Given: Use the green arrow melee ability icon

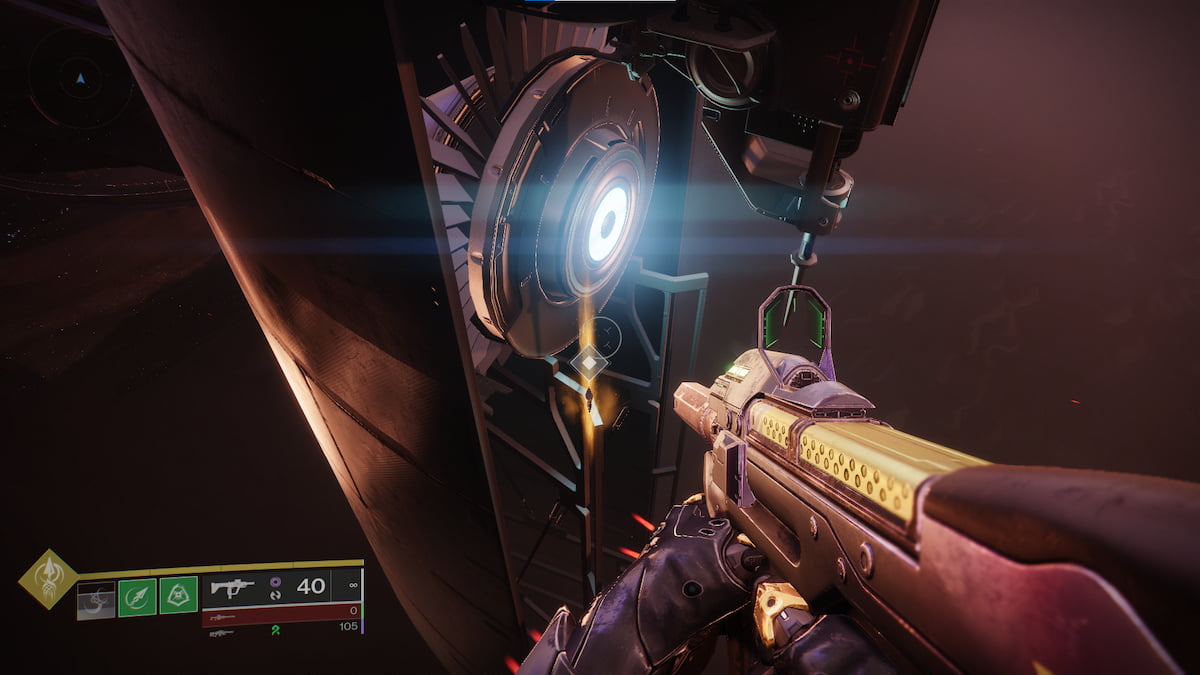Looking at the screenshot, I should [x=137, y=597].
